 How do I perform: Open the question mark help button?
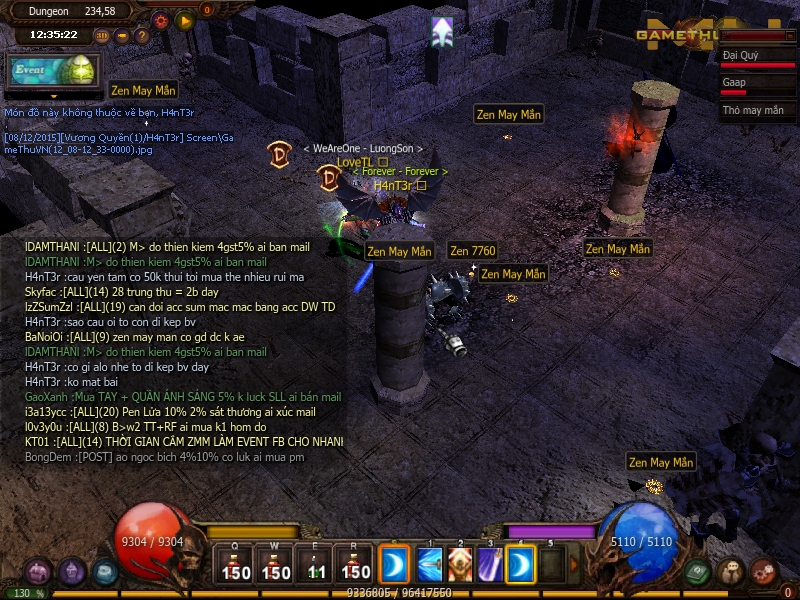click(142, 36)
